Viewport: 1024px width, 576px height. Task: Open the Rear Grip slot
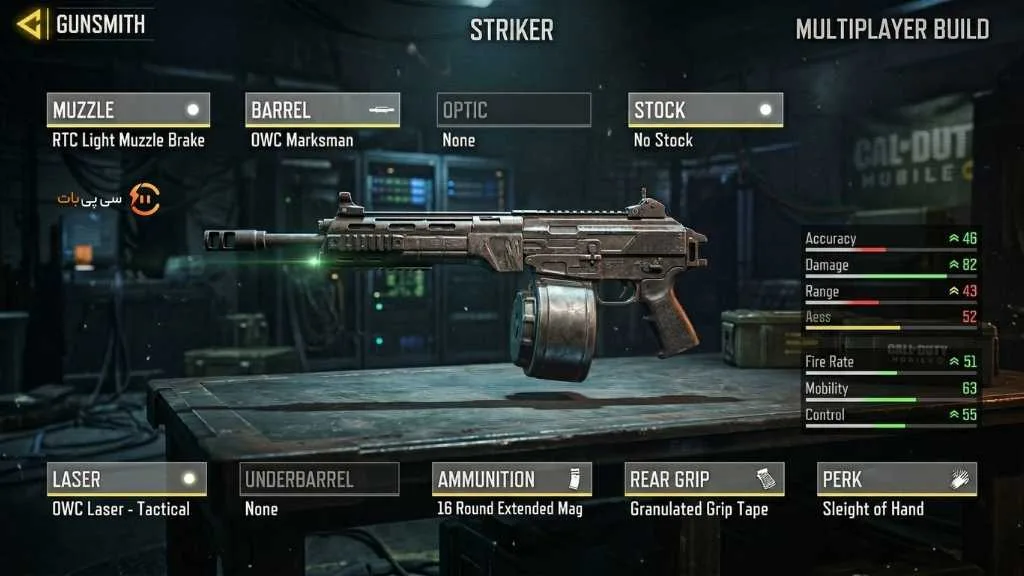[704, 479]
